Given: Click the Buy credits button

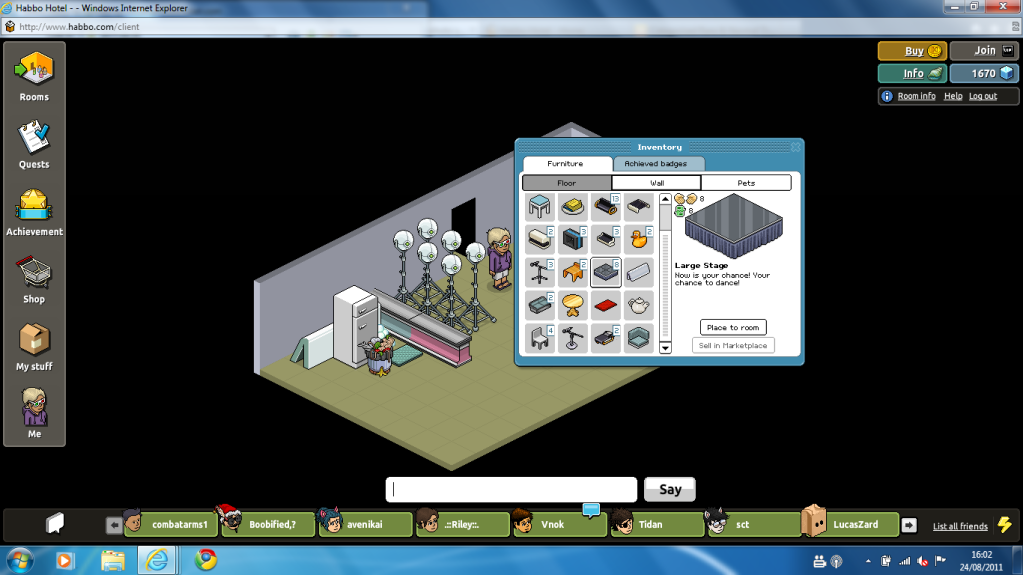Looking at the screenshot, I should [912, 51].
